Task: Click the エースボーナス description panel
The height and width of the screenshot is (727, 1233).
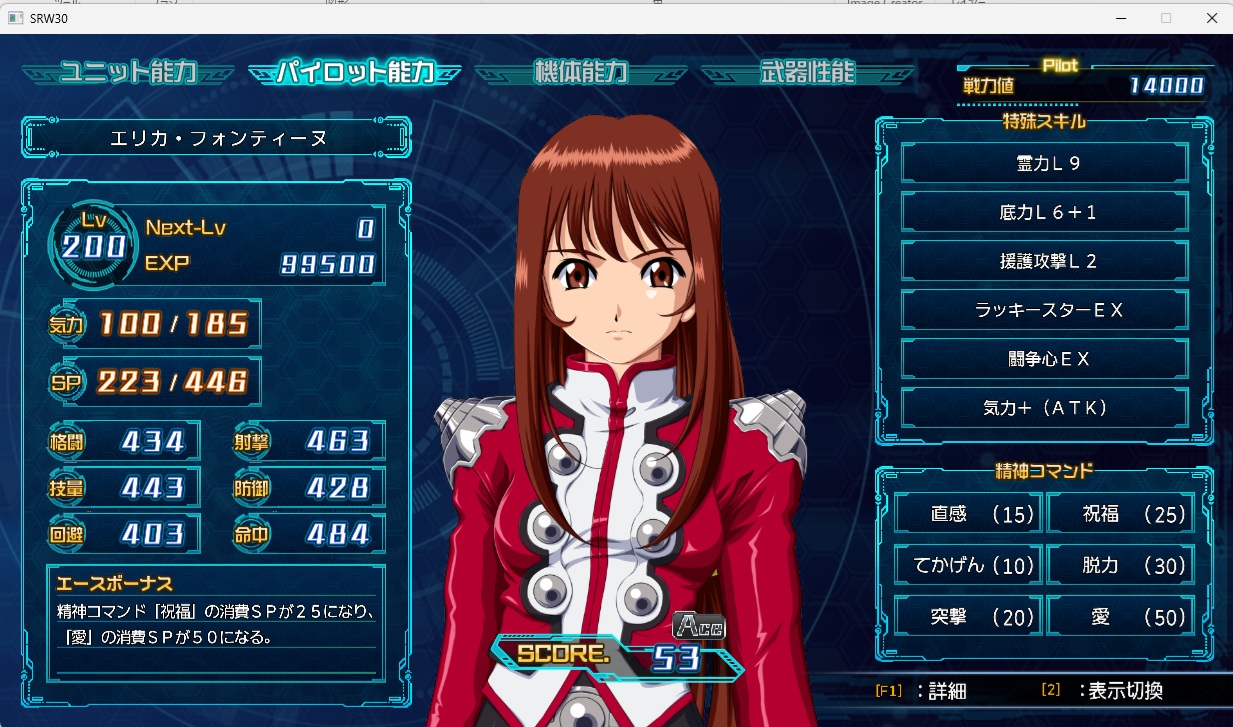Action: [215, 620]
